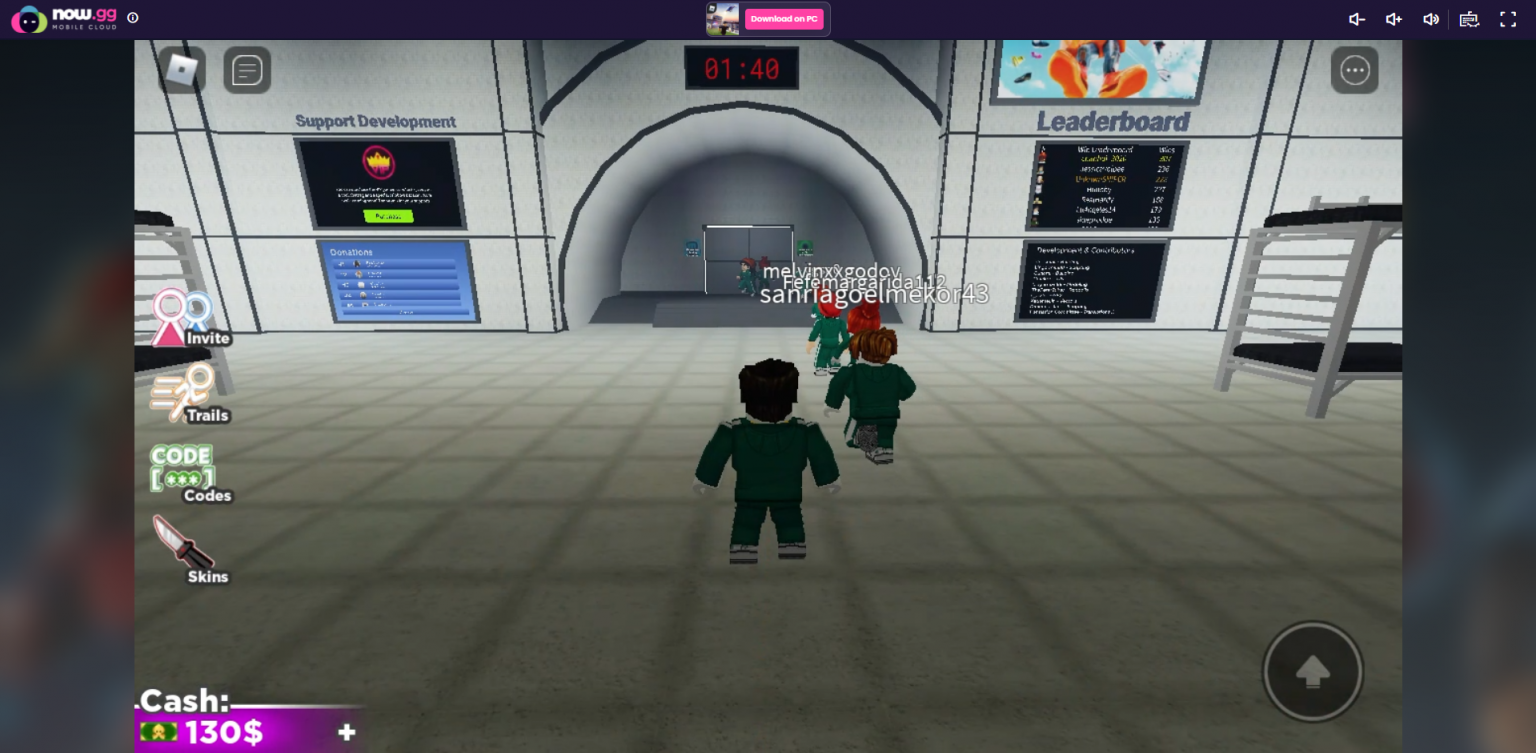The width and height of the screenshot is (1536, 753).
Task: Expand the ellipsis menu top right
Action: 1355,69
